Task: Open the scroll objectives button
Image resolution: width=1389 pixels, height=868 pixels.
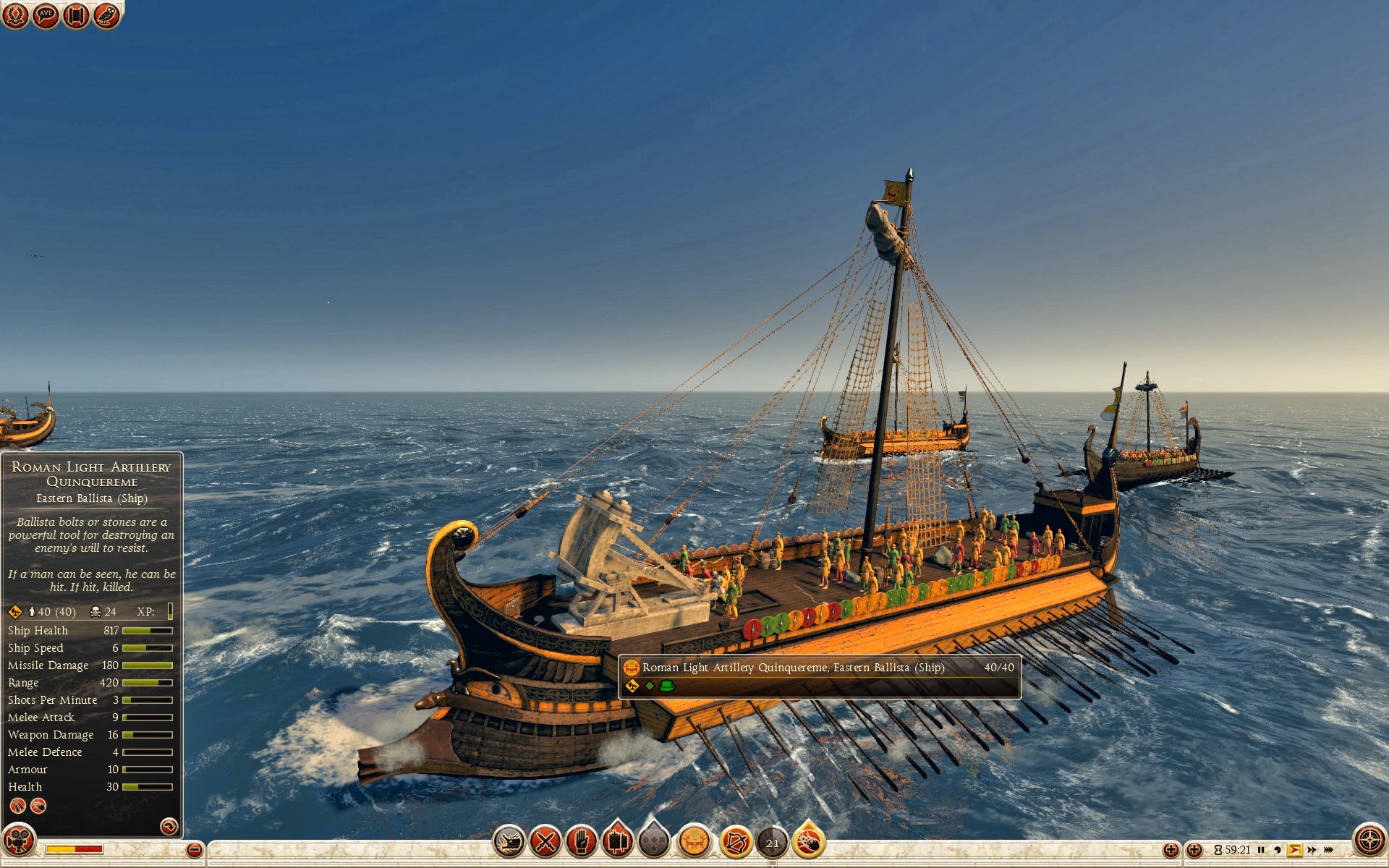Action: tap(76, 15)
